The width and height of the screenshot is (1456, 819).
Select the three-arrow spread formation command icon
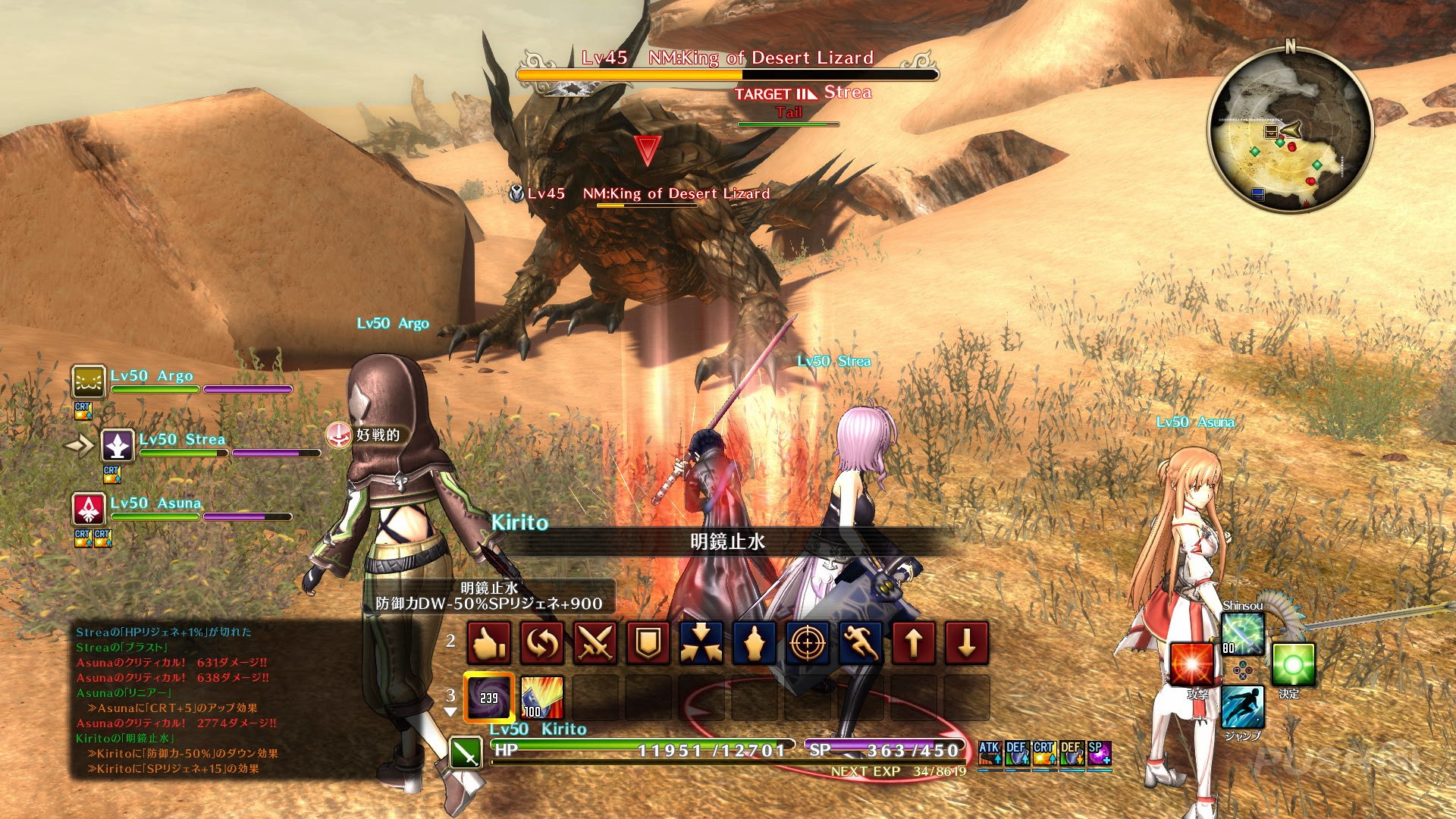tap(700, 643)
